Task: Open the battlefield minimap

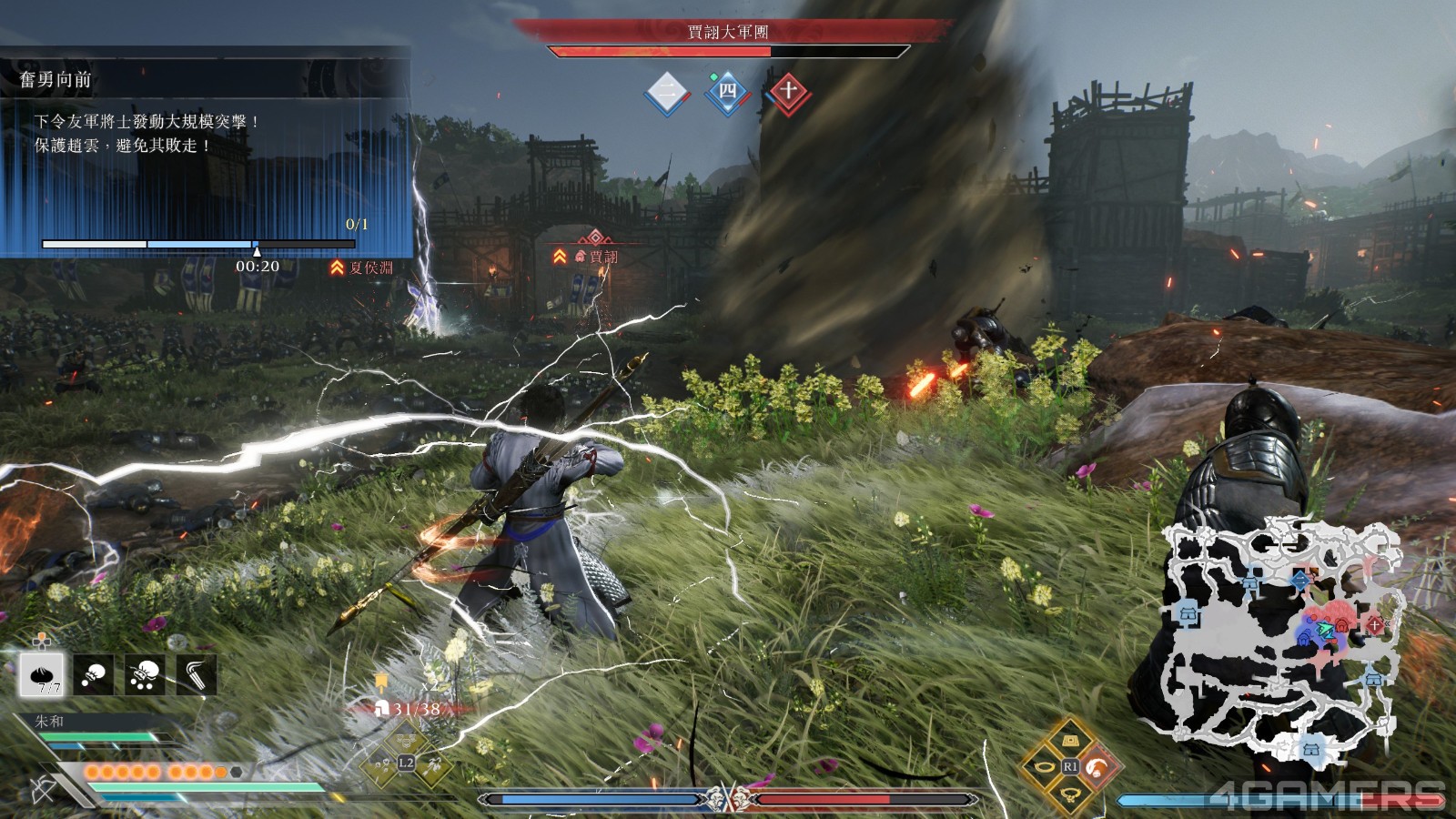Action: pos(1283,637)
